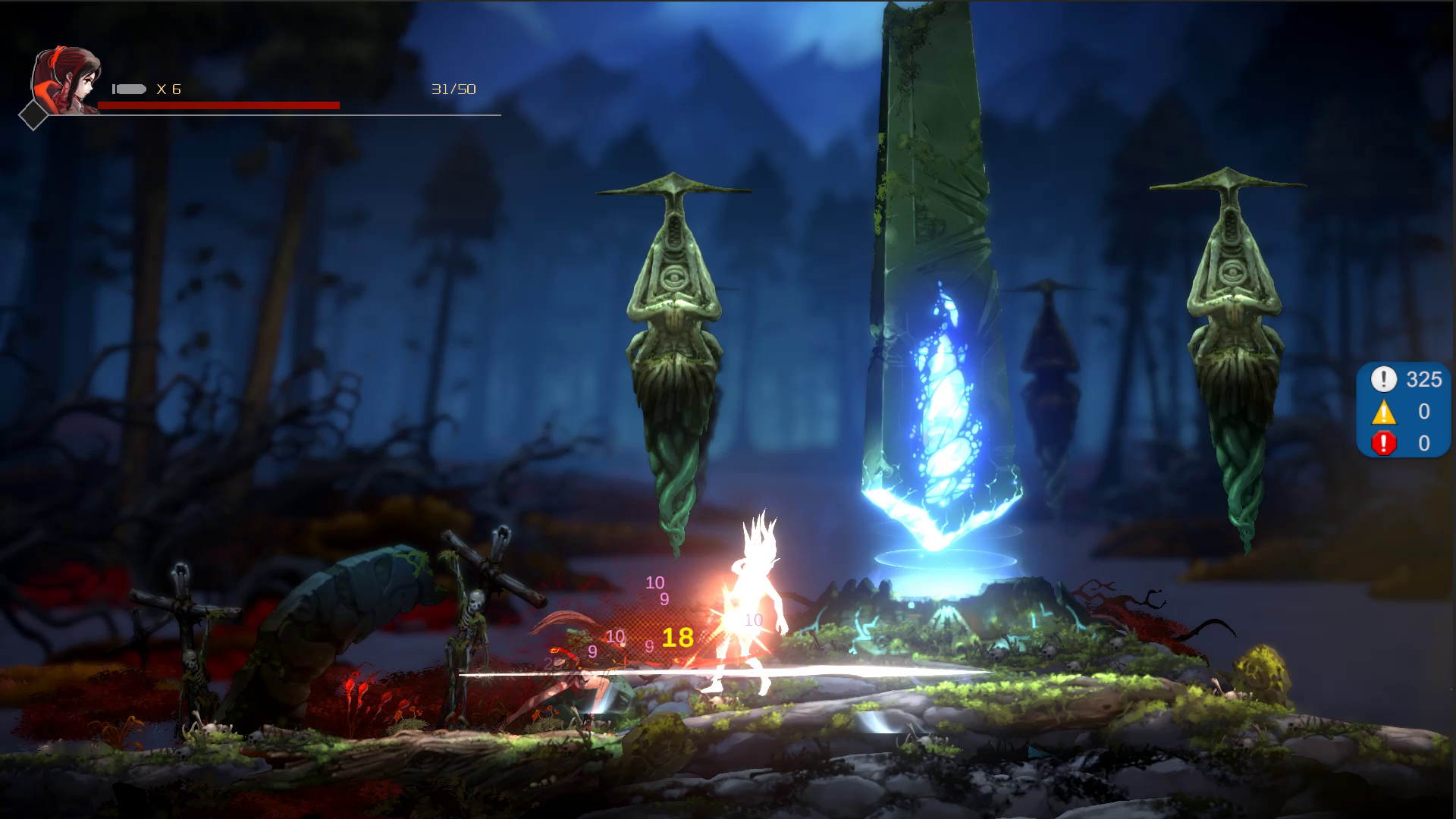Screen dimensions: 1456x819
Task: Select the empty diamond skill slot
Action: [33, 115]
